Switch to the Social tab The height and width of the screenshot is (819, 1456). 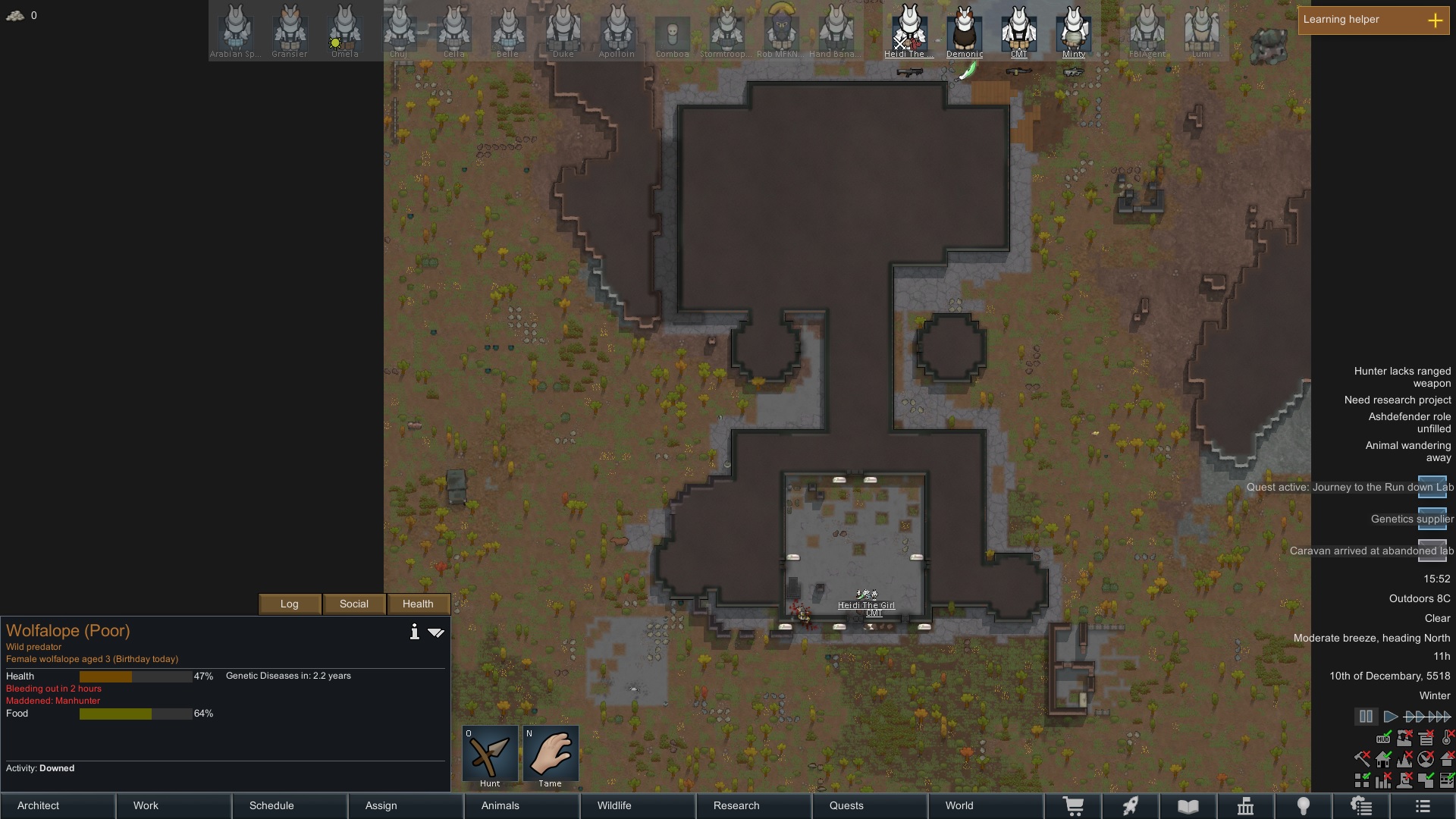coord(354,604)
